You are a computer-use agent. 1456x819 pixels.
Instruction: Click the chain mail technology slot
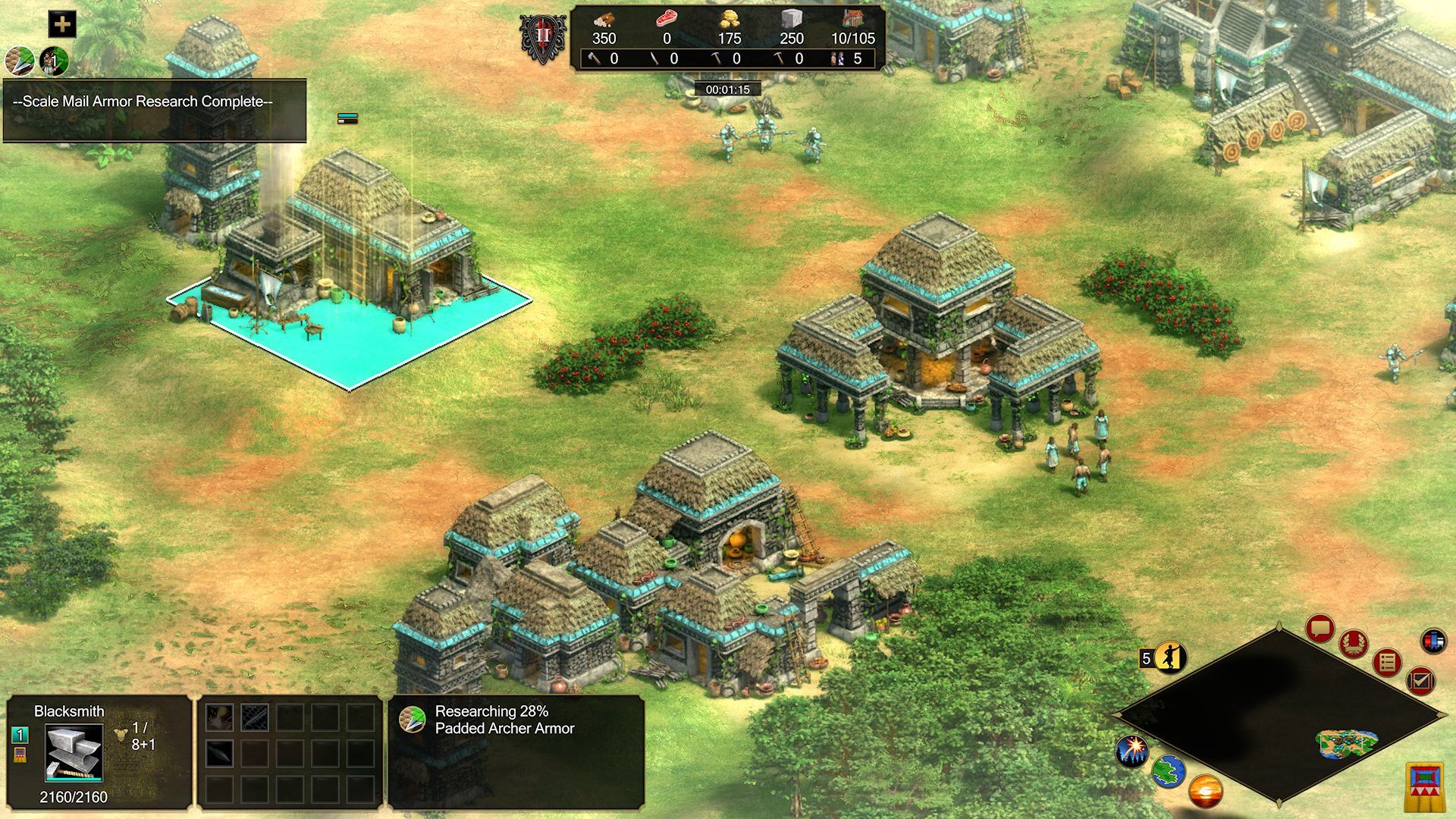coord(255,717)
